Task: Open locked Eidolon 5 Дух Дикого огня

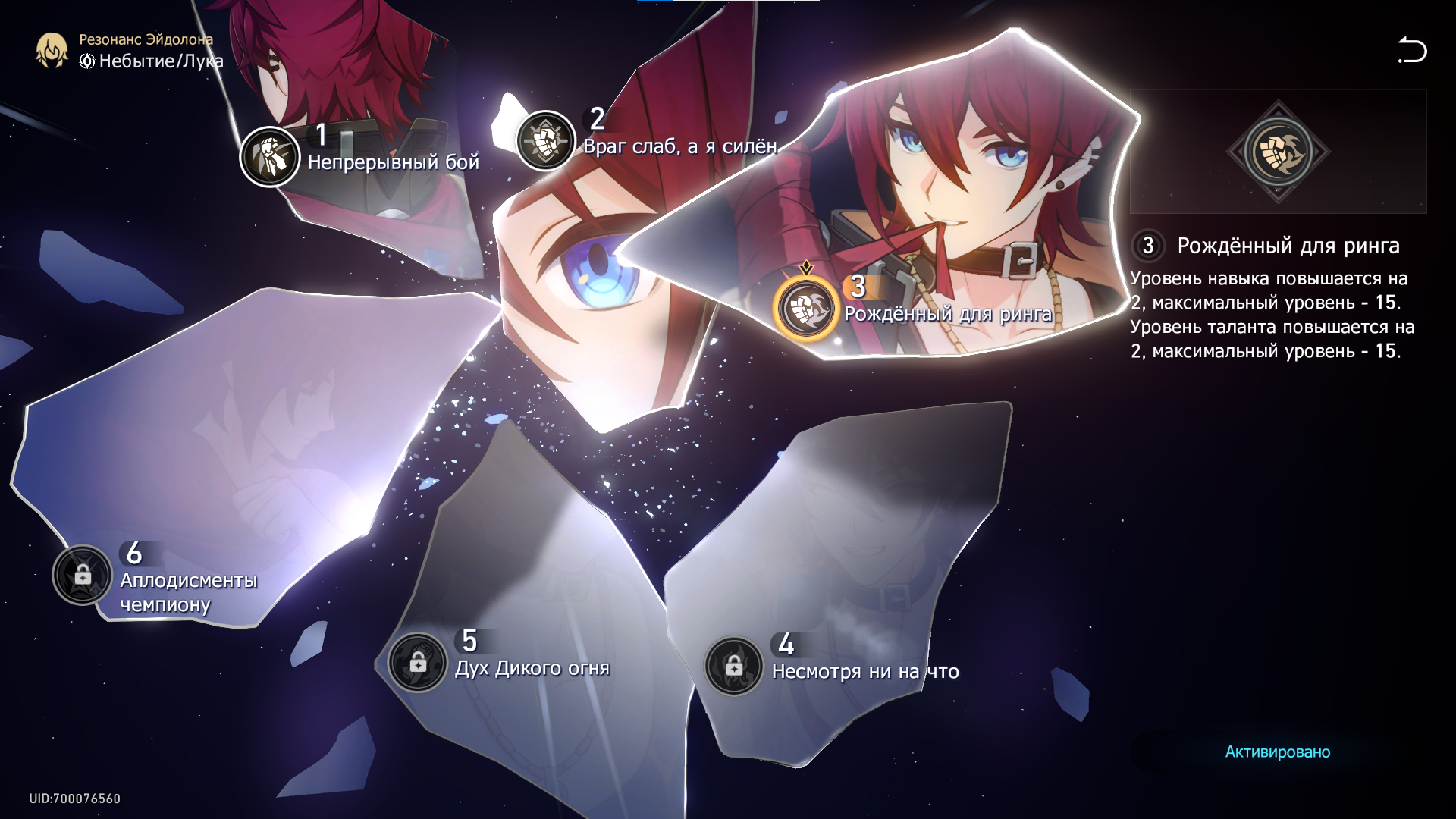Action: [x=417, y=663]
